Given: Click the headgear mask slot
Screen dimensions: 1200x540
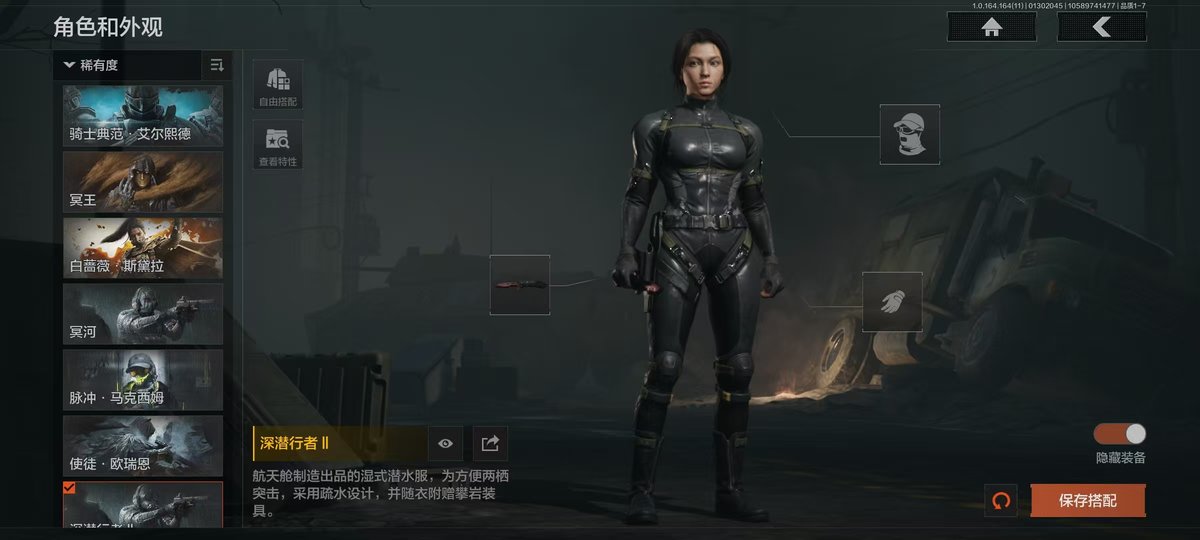Looking at the screenshot, I should coord(909,134).
